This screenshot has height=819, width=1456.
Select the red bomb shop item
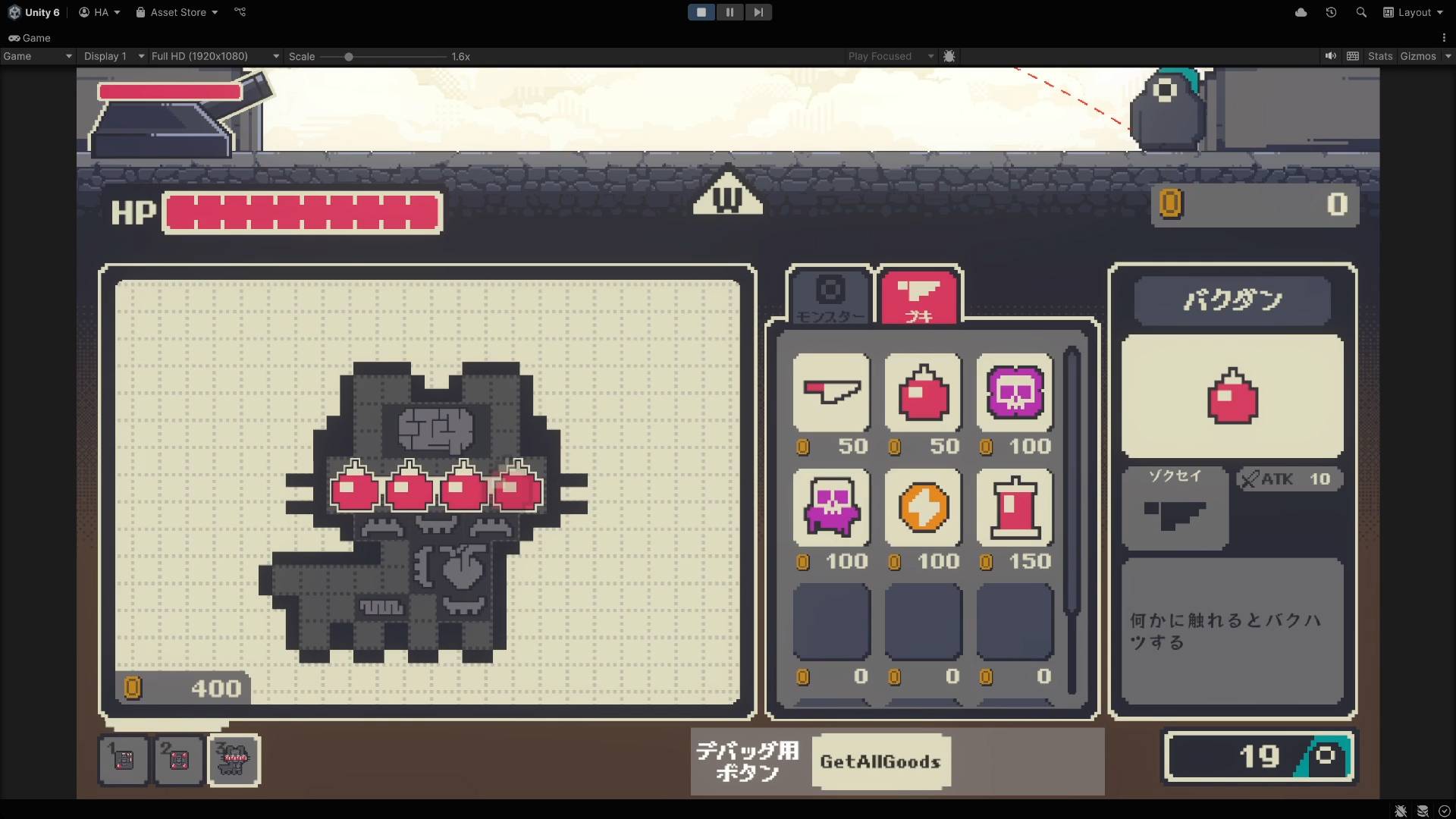[923, 392]
